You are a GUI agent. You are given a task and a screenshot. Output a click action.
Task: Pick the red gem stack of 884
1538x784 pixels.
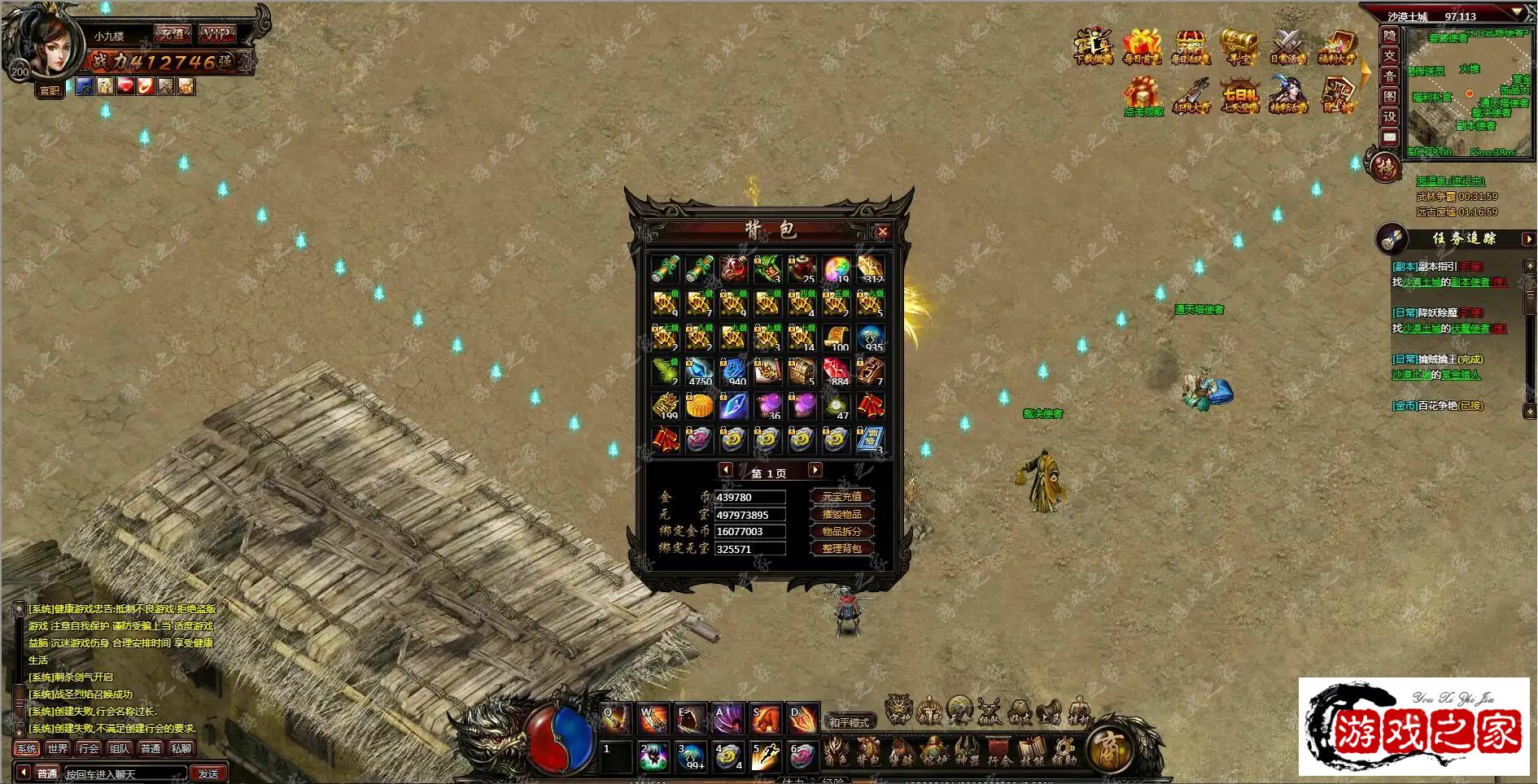click(836, 371)
